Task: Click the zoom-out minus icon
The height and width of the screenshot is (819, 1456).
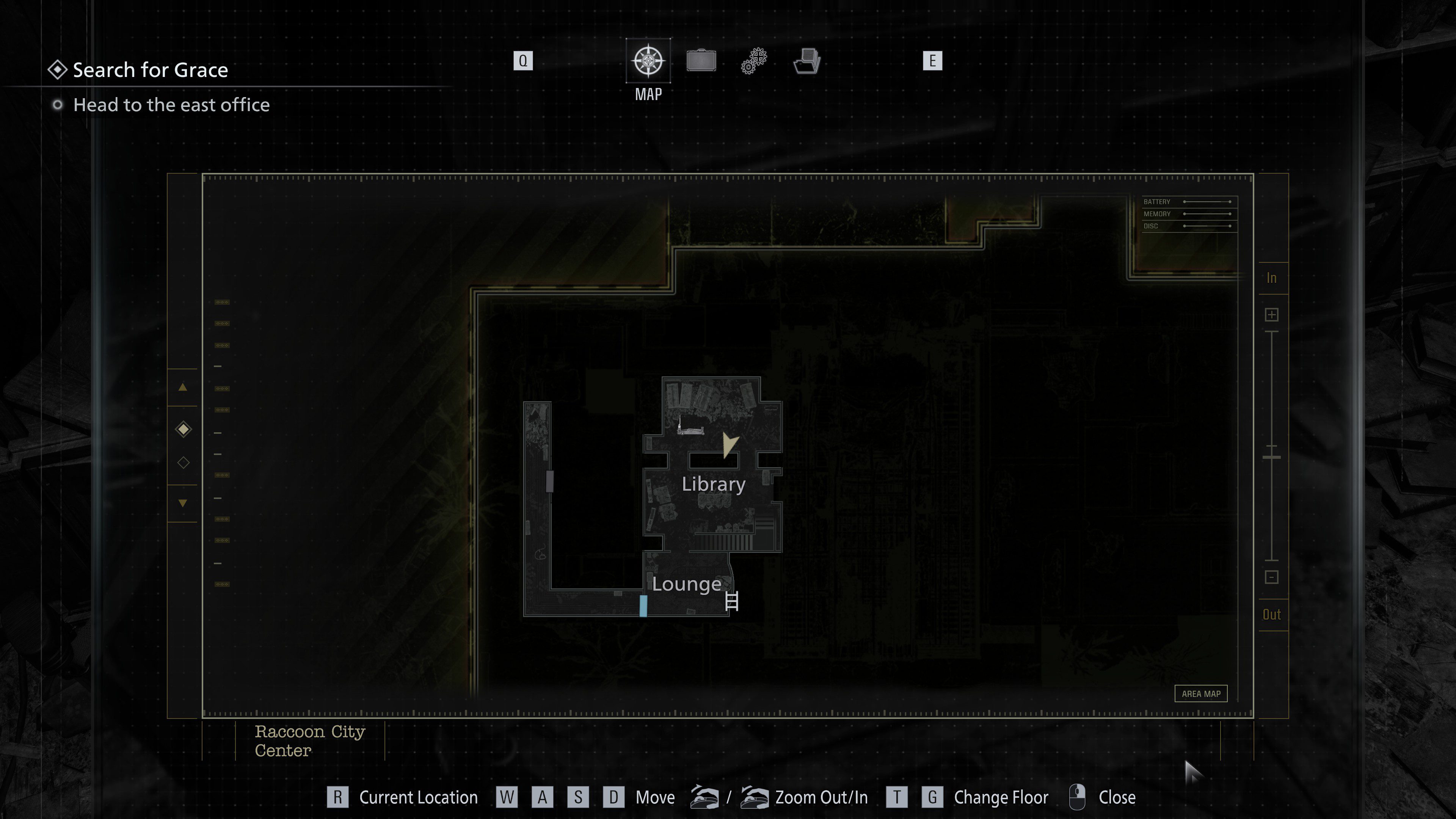Action: click(1272, 577)
